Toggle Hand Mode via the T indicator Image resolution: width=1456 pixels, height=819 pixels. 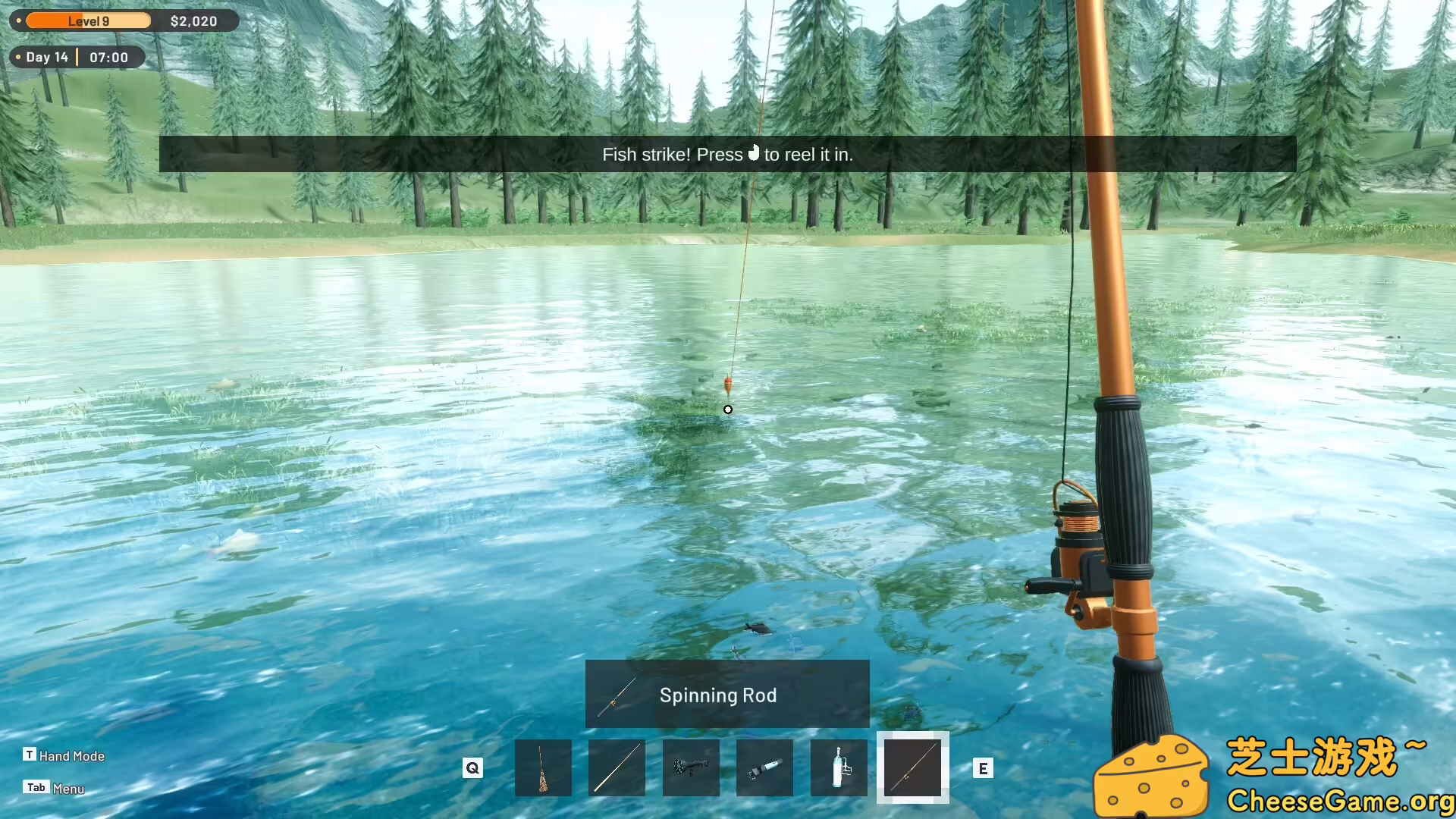(30, 755)
